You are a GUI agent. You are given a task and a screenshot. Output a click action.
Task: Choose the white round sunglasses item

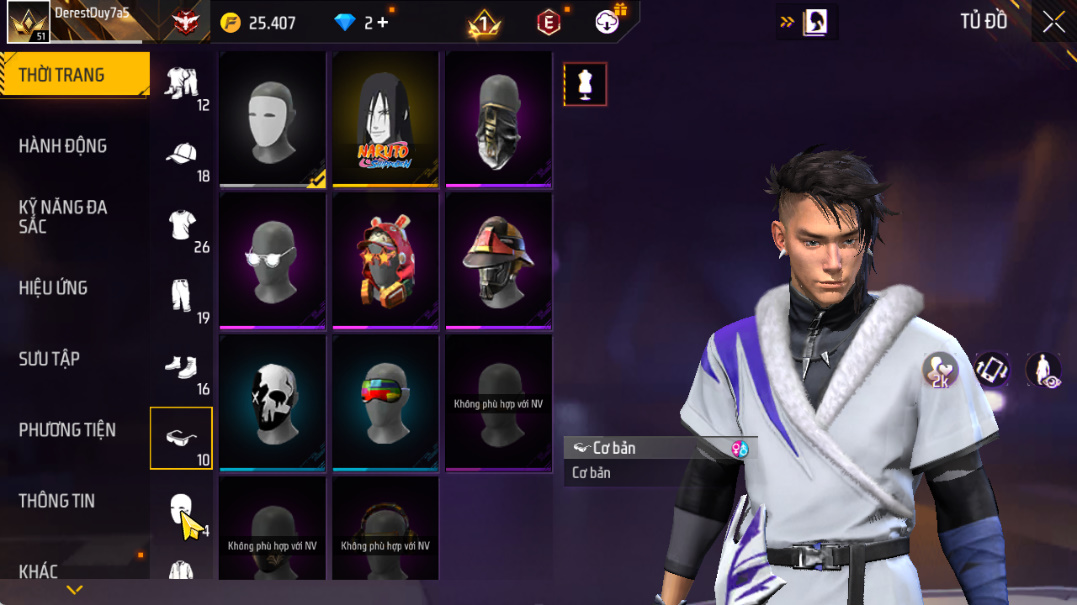click(272, 261)
